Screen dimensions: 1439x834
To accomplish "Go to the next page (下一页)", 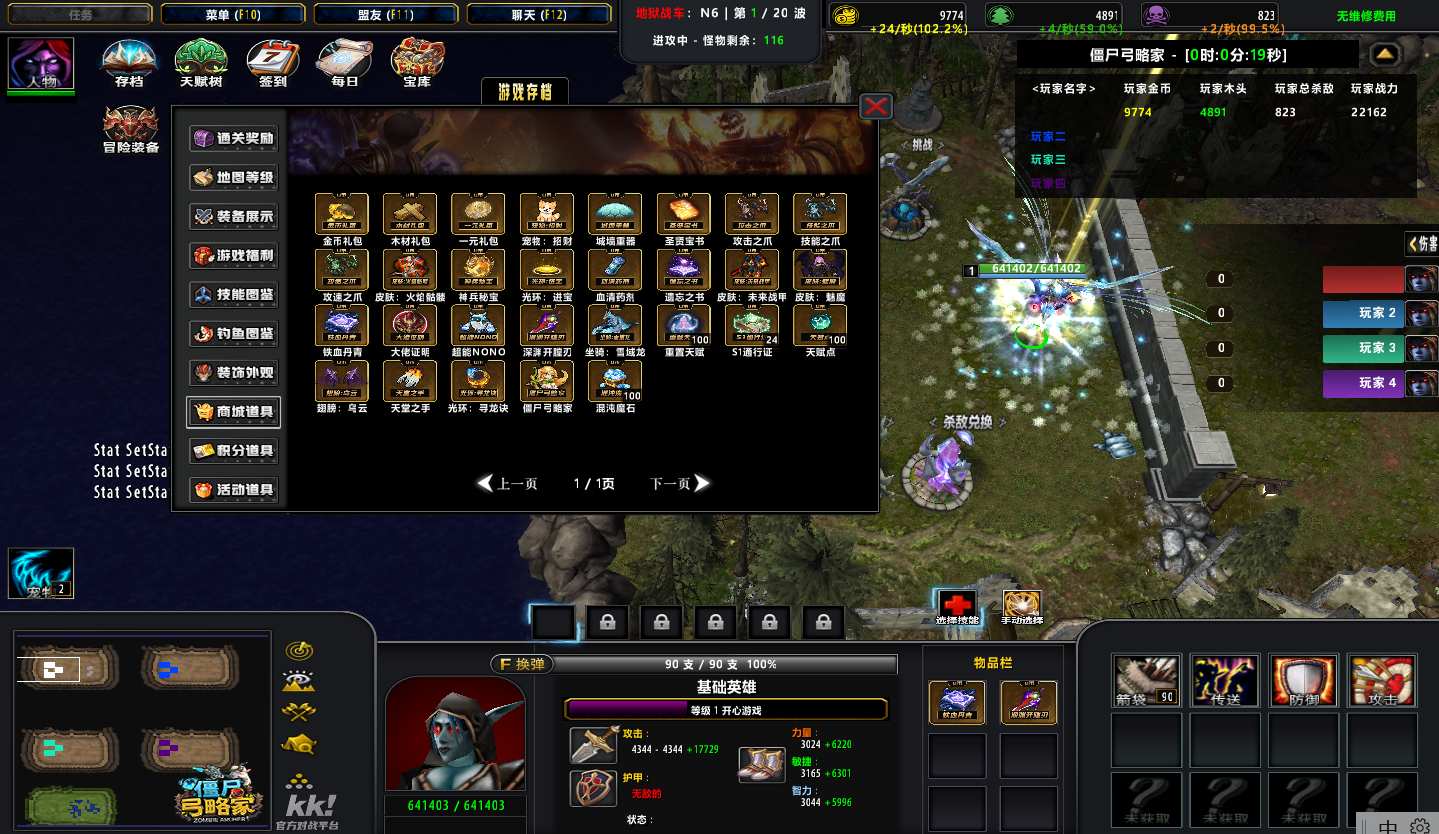I will [680, 484].
